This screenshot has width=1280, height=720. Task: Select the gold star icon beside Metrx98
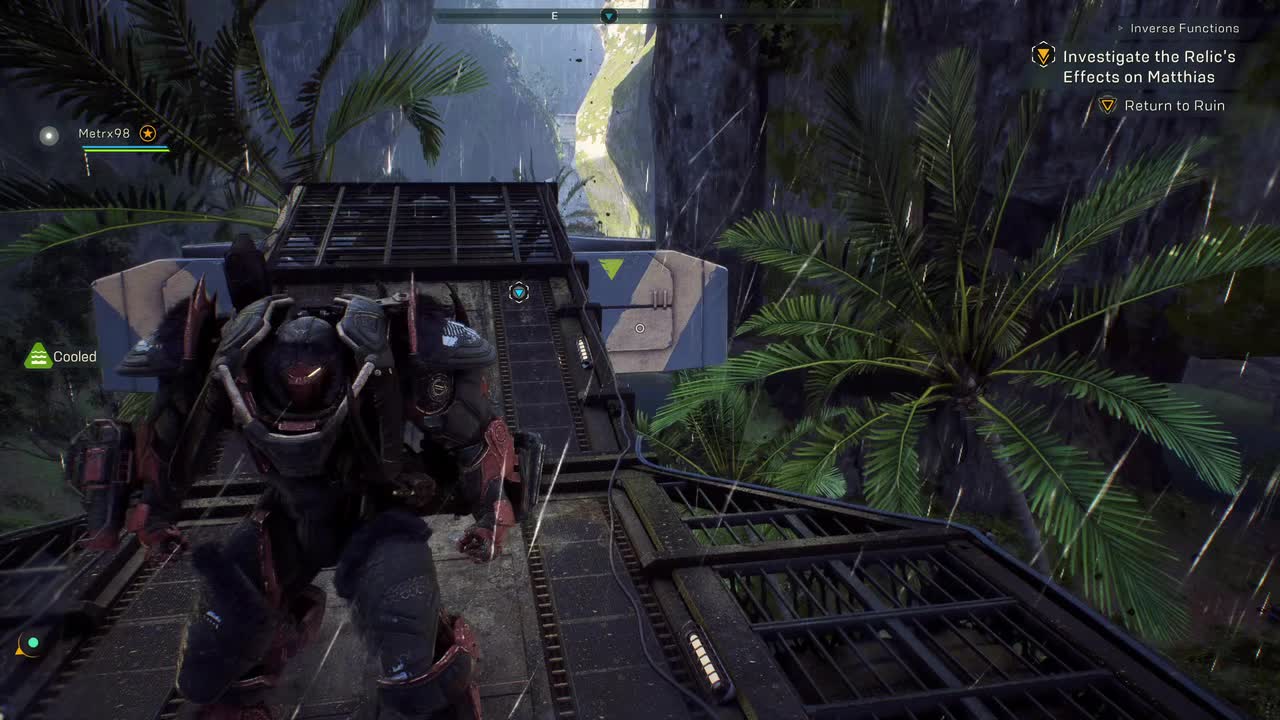[148, 133]
